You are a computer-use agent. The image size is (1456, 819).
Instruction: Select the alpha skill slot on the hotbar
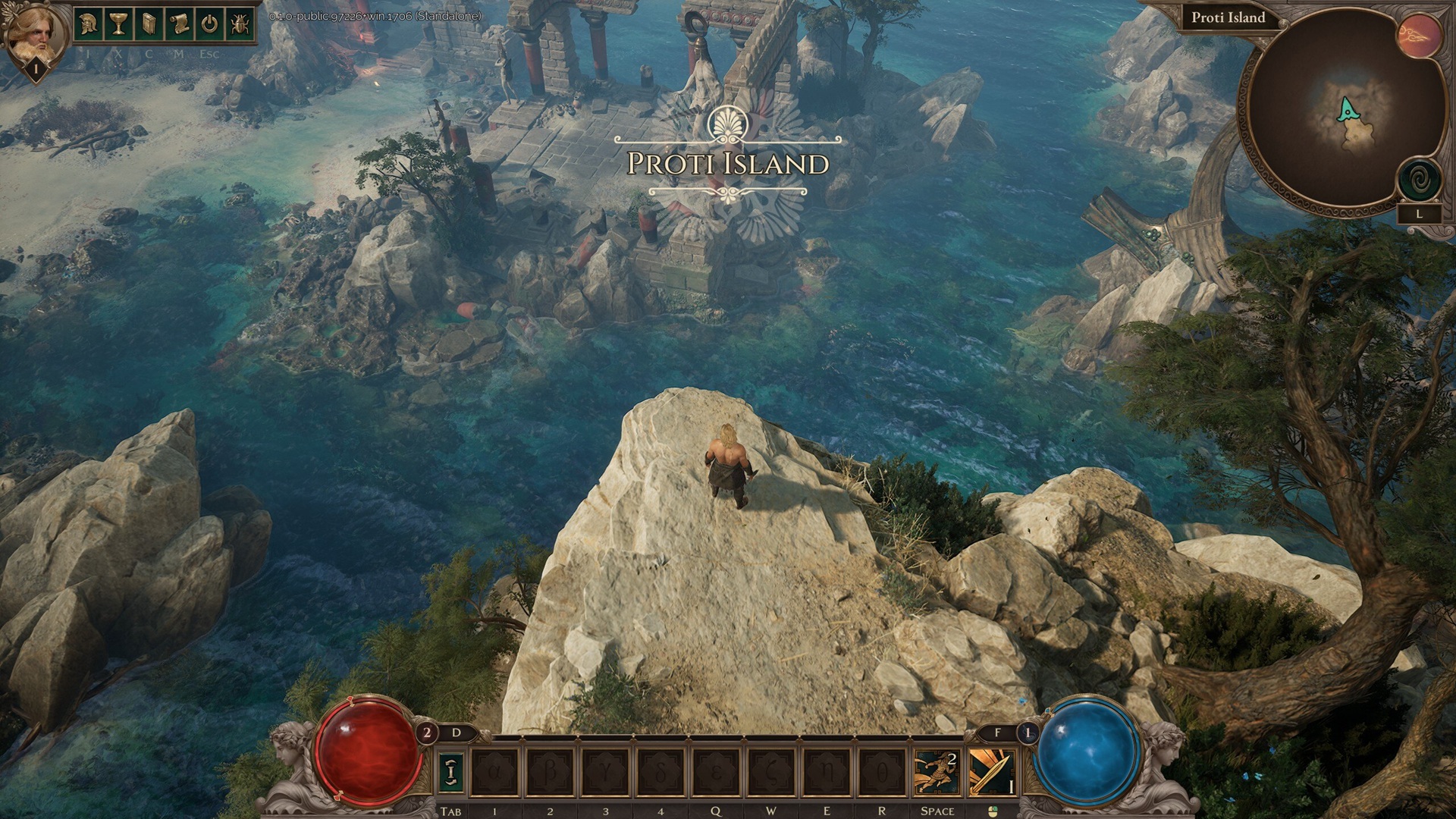pyautogui.click(x=495, y=773)
